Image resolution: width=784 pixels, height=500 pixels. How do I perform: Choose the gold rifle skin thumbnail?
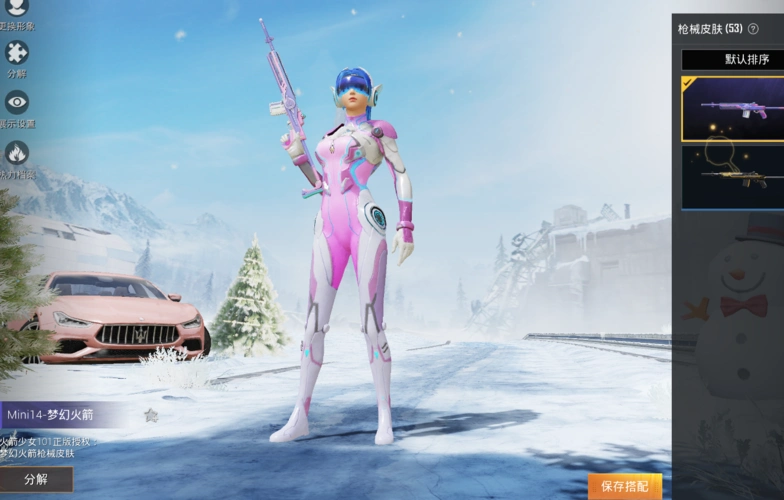click(x=733, y=177)
